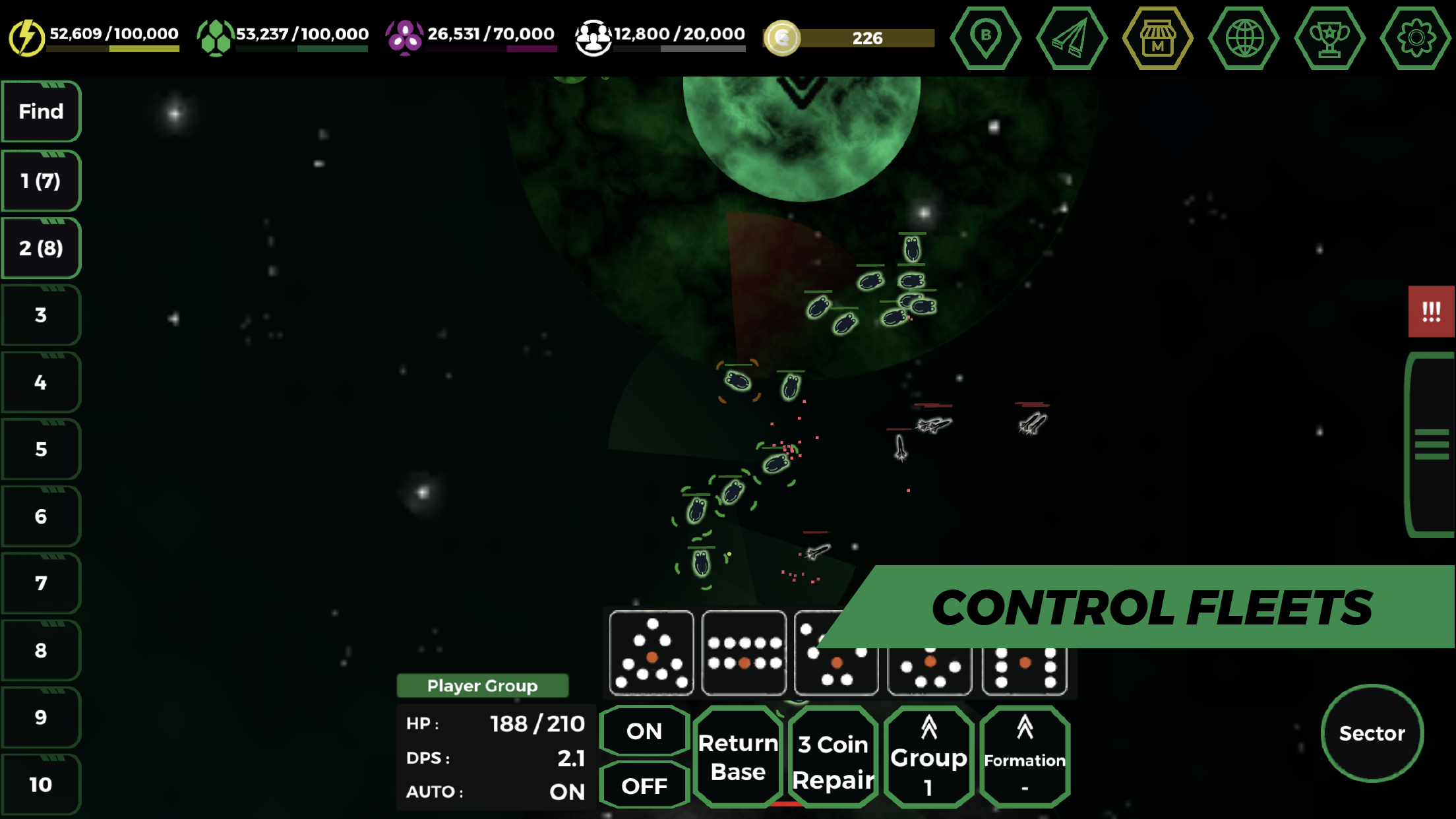Expand fleet group 2 (8) in sidebar
Image resolution: width=1456 pixels, height=819 pixels.
point(41,248)
